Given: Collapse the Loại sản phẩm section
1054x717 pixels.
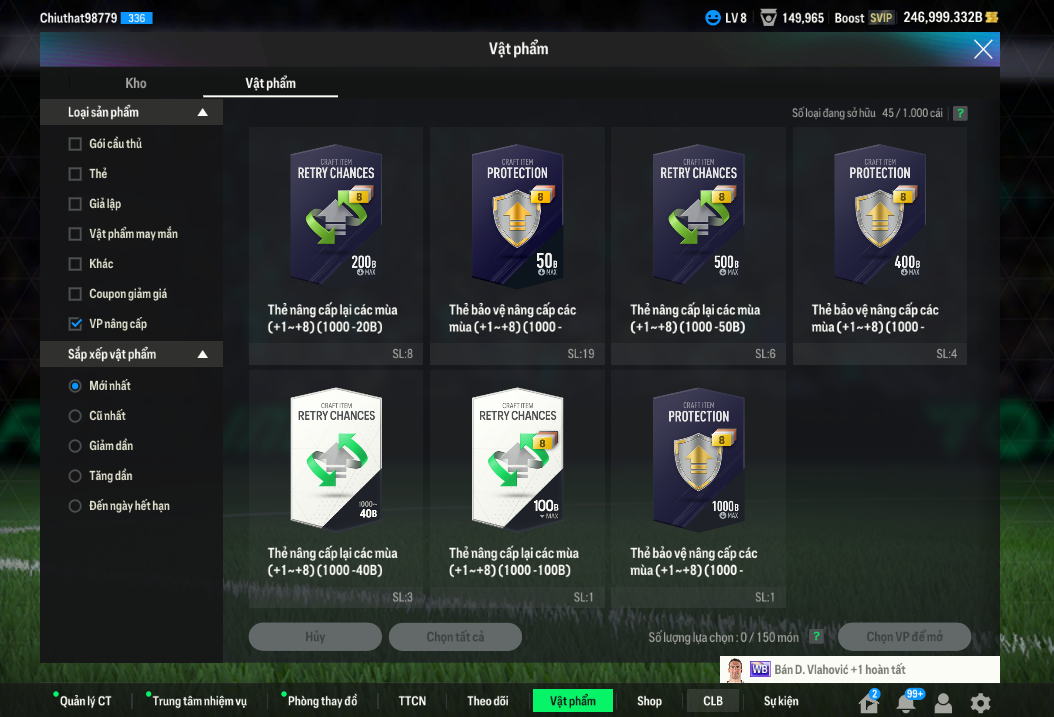Looking at the screenshot, I should pyautogui.click(x=203, y=113).
